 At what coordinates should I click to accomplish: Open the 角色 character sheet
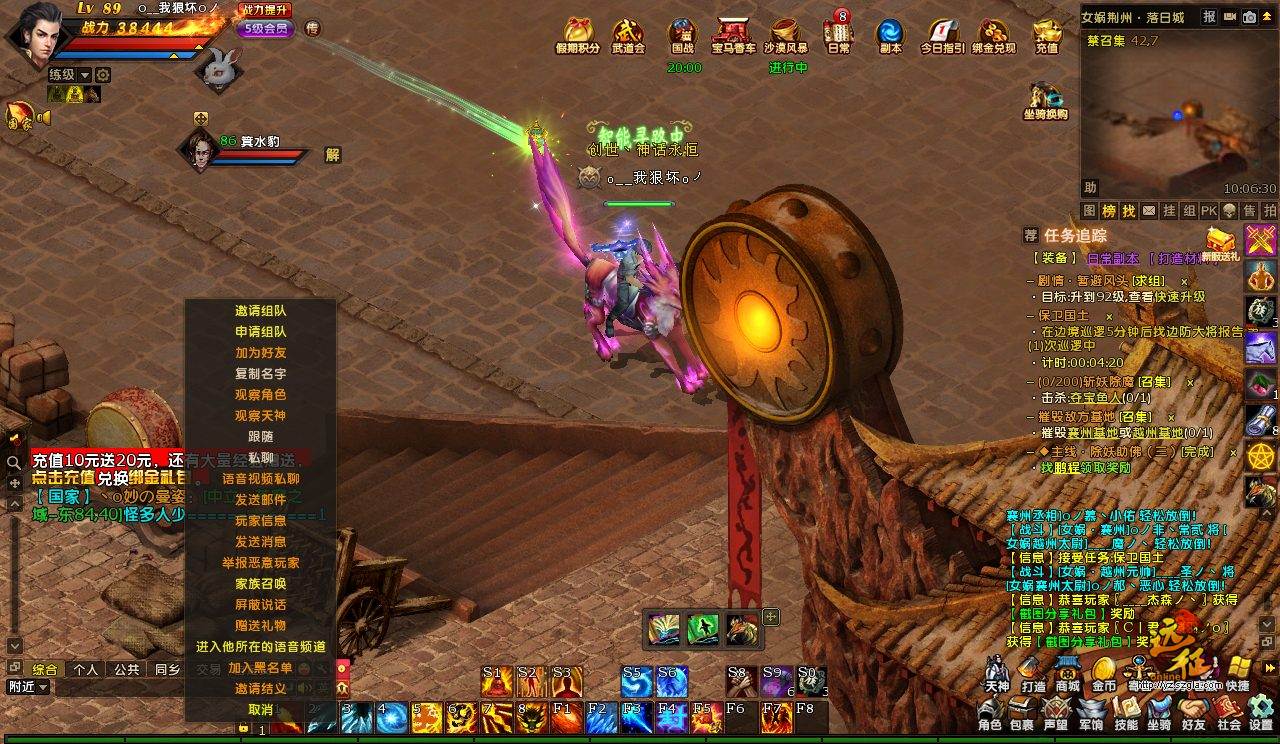coord(989,714)
